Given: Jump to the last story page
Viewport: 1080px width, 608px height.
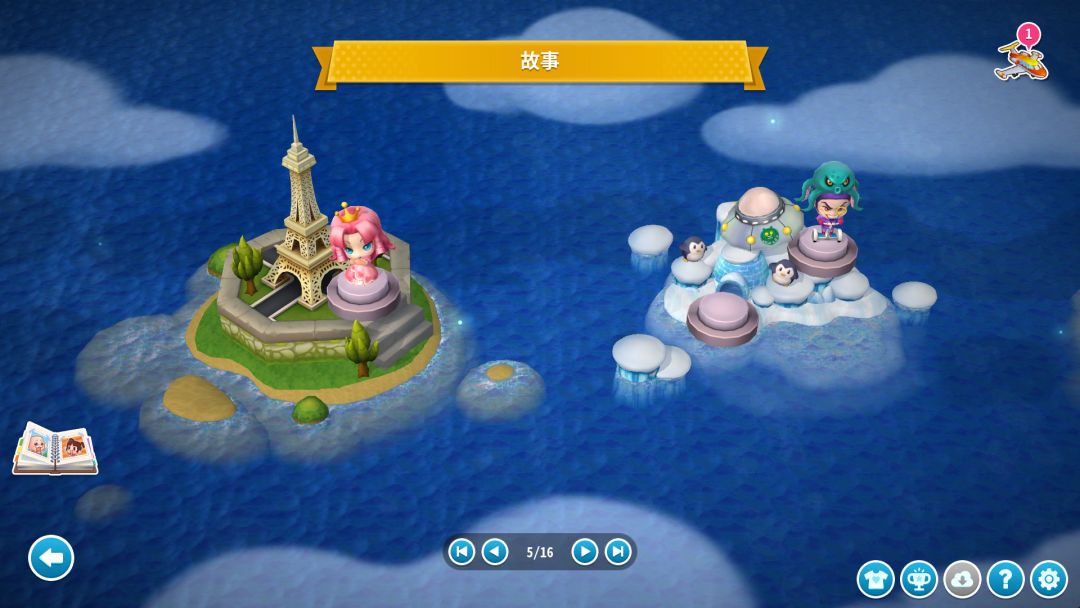Looking at the screenshot, I should pyautogui.click(x=618, y=552).
